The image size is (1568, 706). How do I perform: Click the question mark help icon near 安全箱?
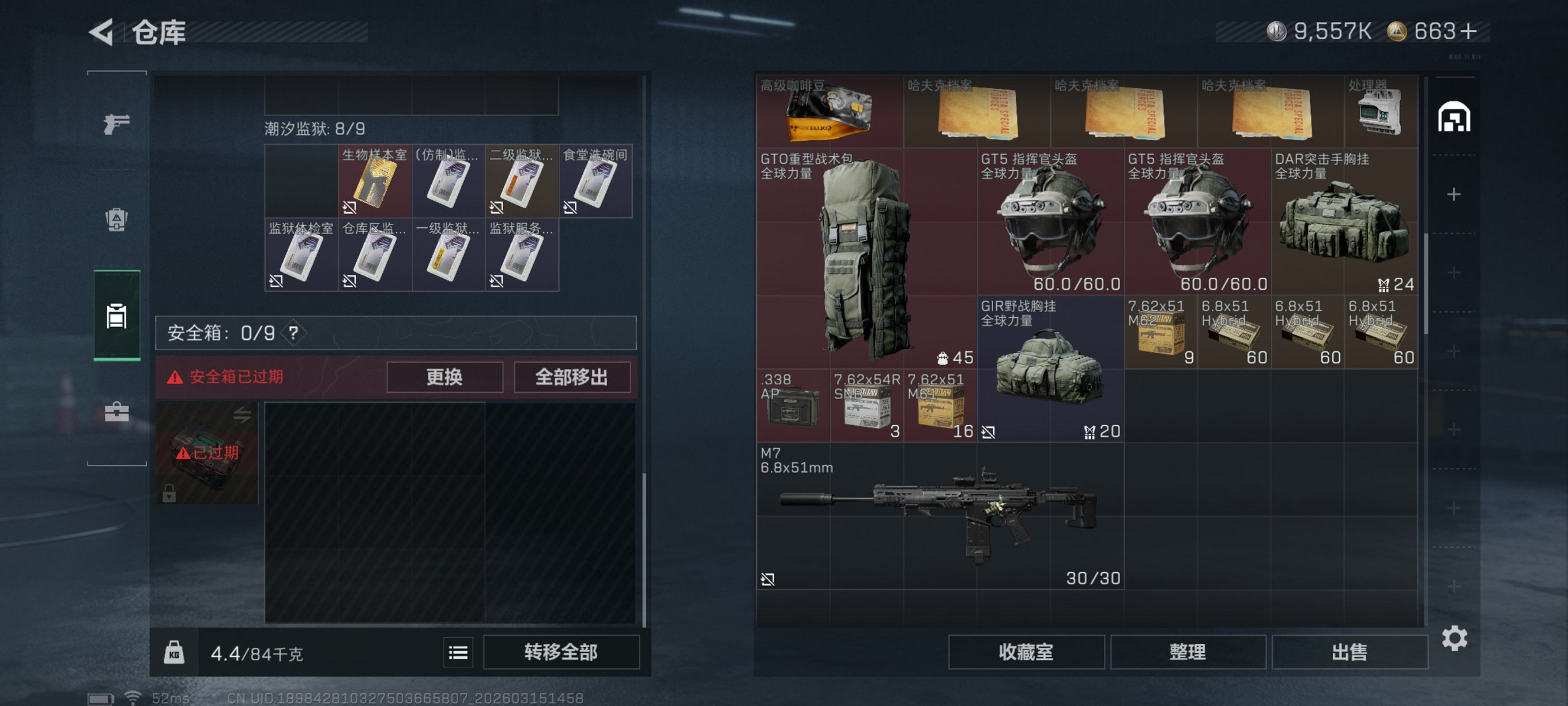[x=294, y=333]
